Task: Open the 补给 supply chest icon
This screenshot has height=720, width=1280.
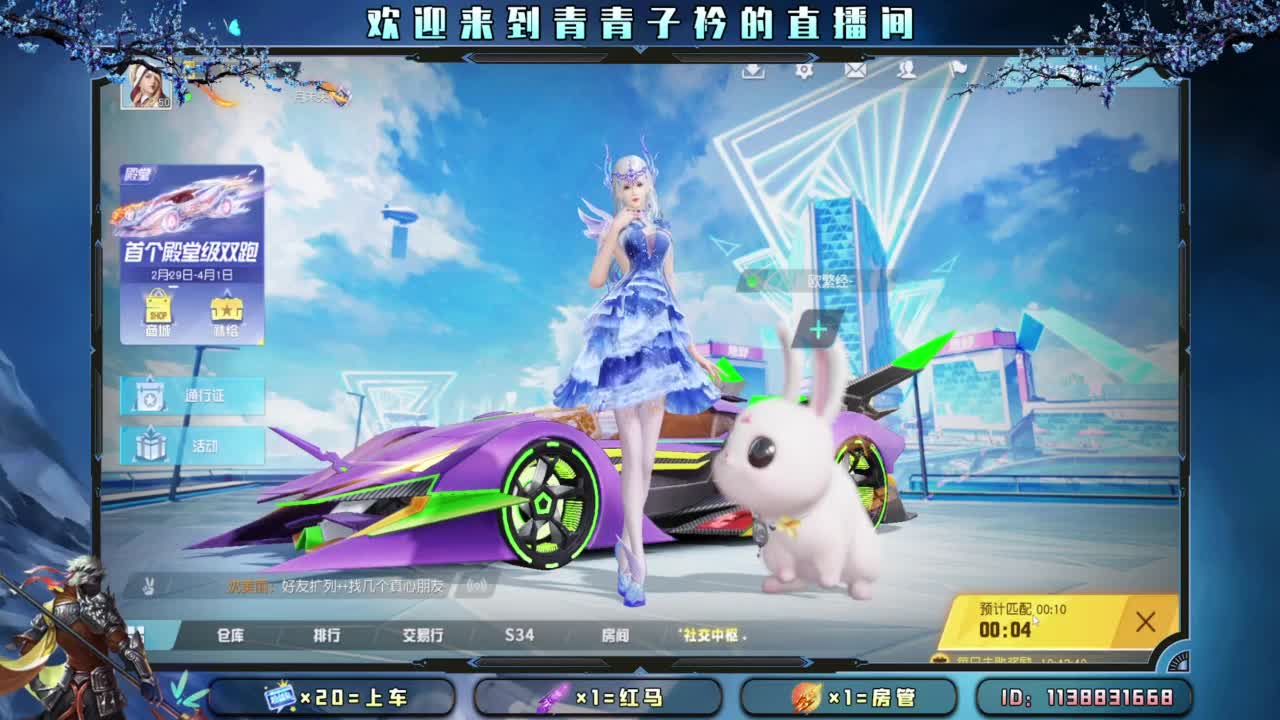Action: click(227, 310)
